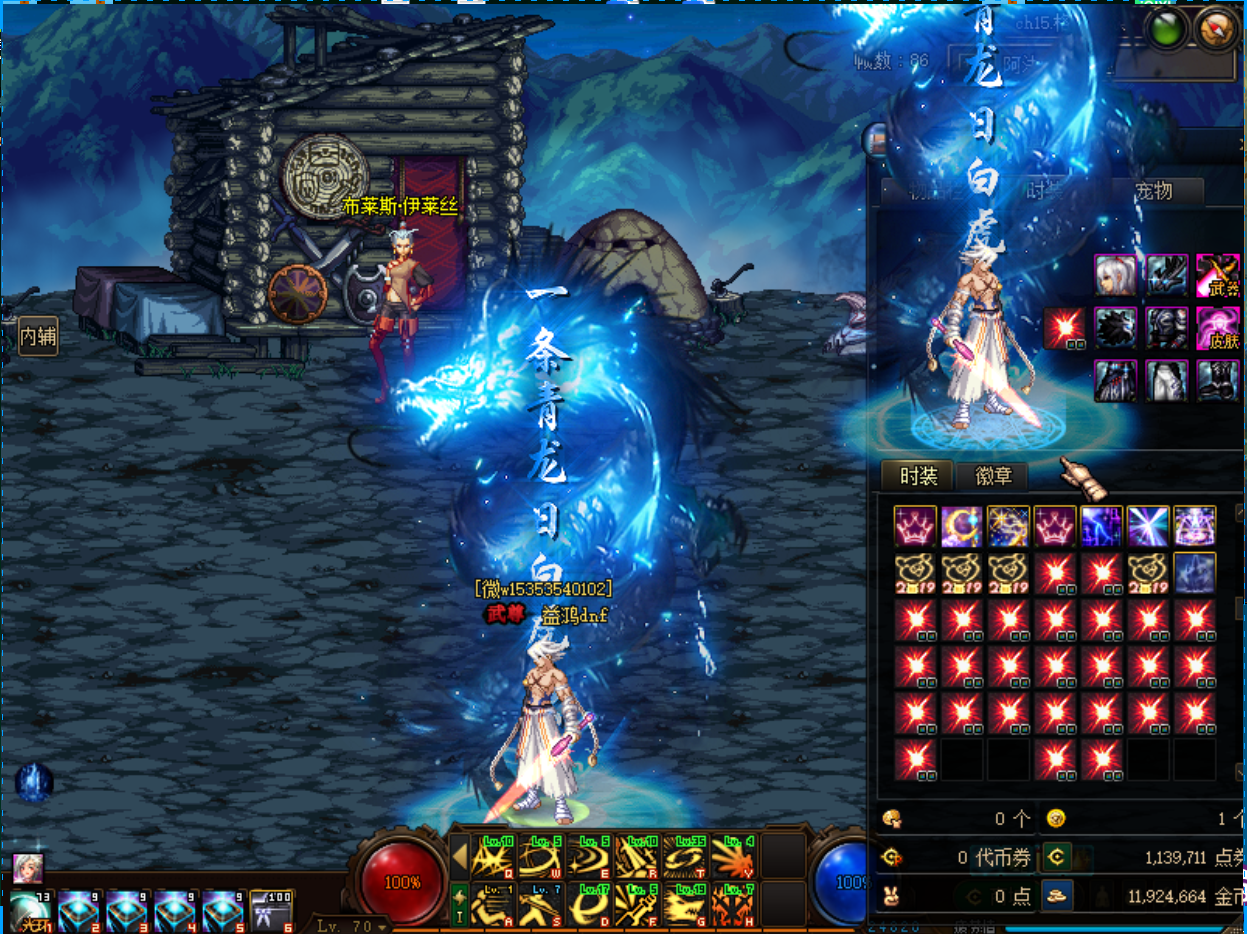Image resolution: width=1247 pixels, height=934 pixels.
Task: Activate the Q hotkey skill
Action: [492, 857]
